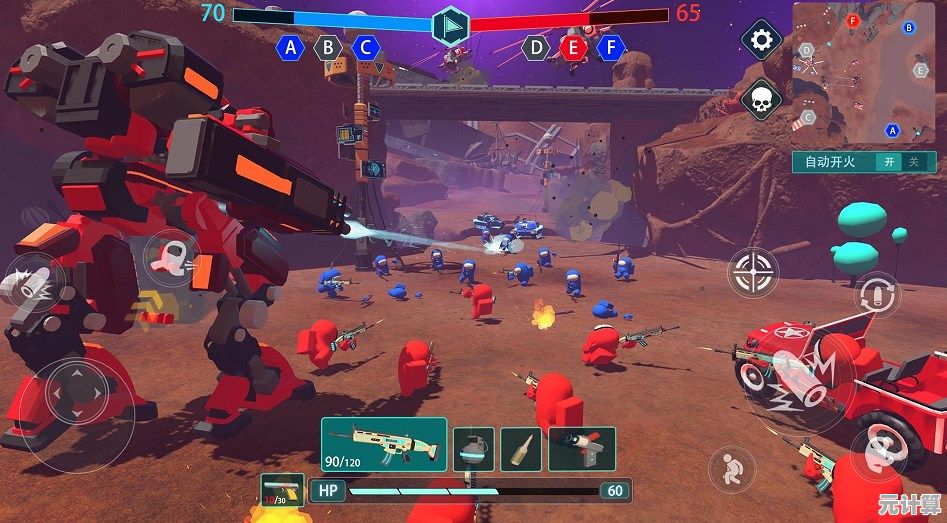Open the gear settings menu
The width and height of the screenshot is (947, 523).
(x=762, y=40)
